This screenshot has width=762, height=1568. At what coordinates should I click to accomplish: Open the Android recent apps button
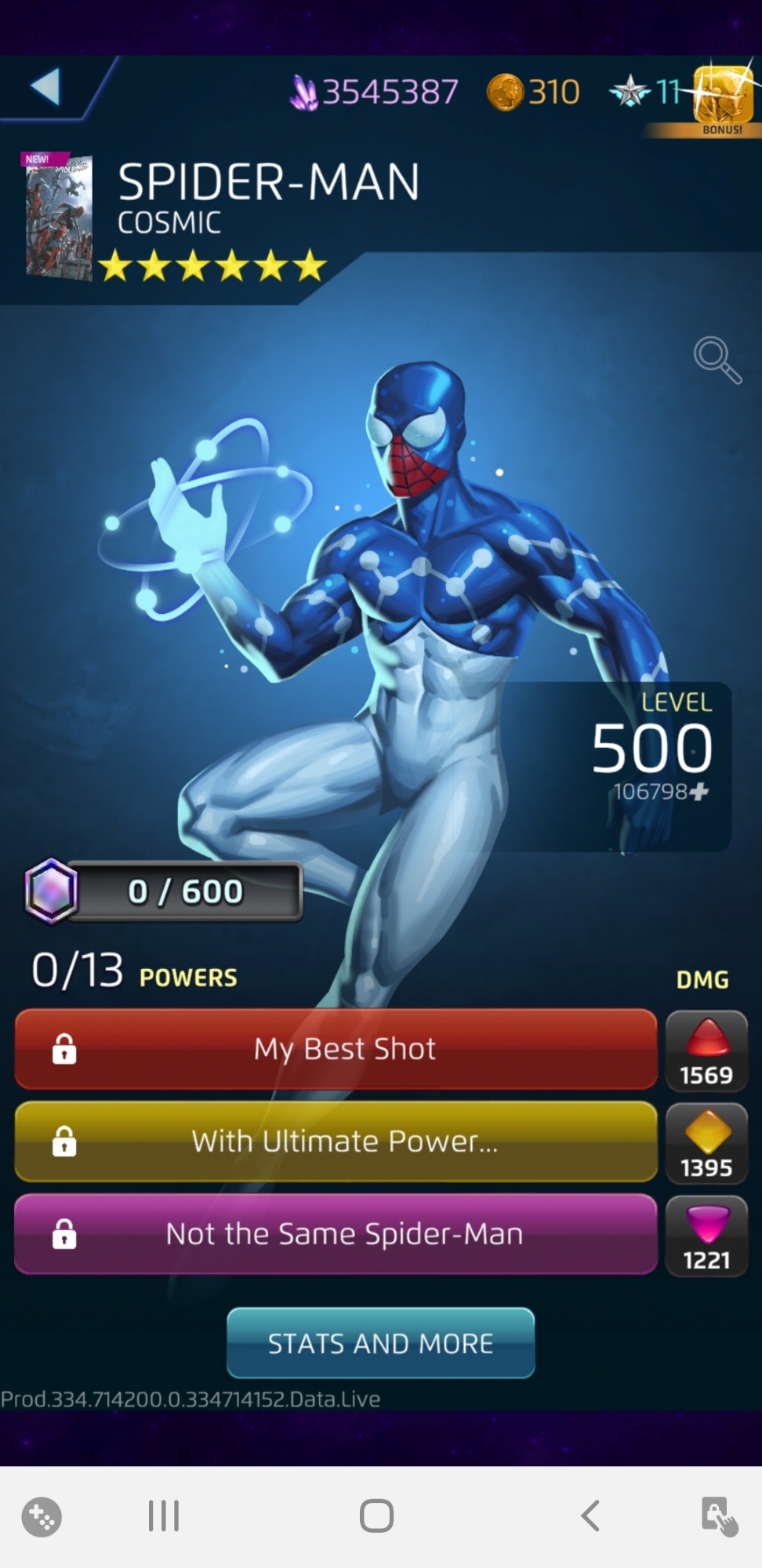tap(164, 1515)
